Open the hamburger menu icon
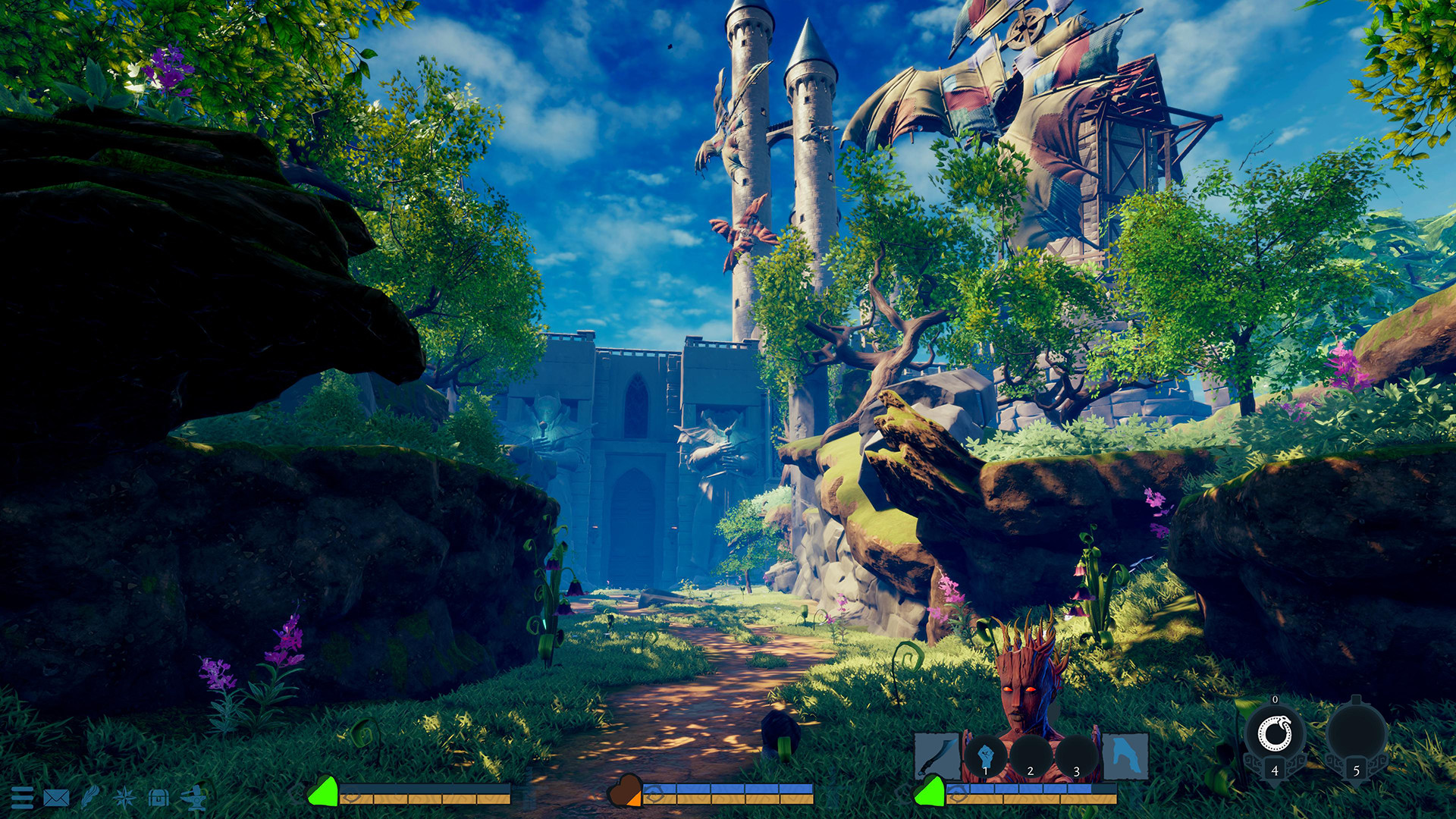1456x819 pixels. [x=24, y=798]
